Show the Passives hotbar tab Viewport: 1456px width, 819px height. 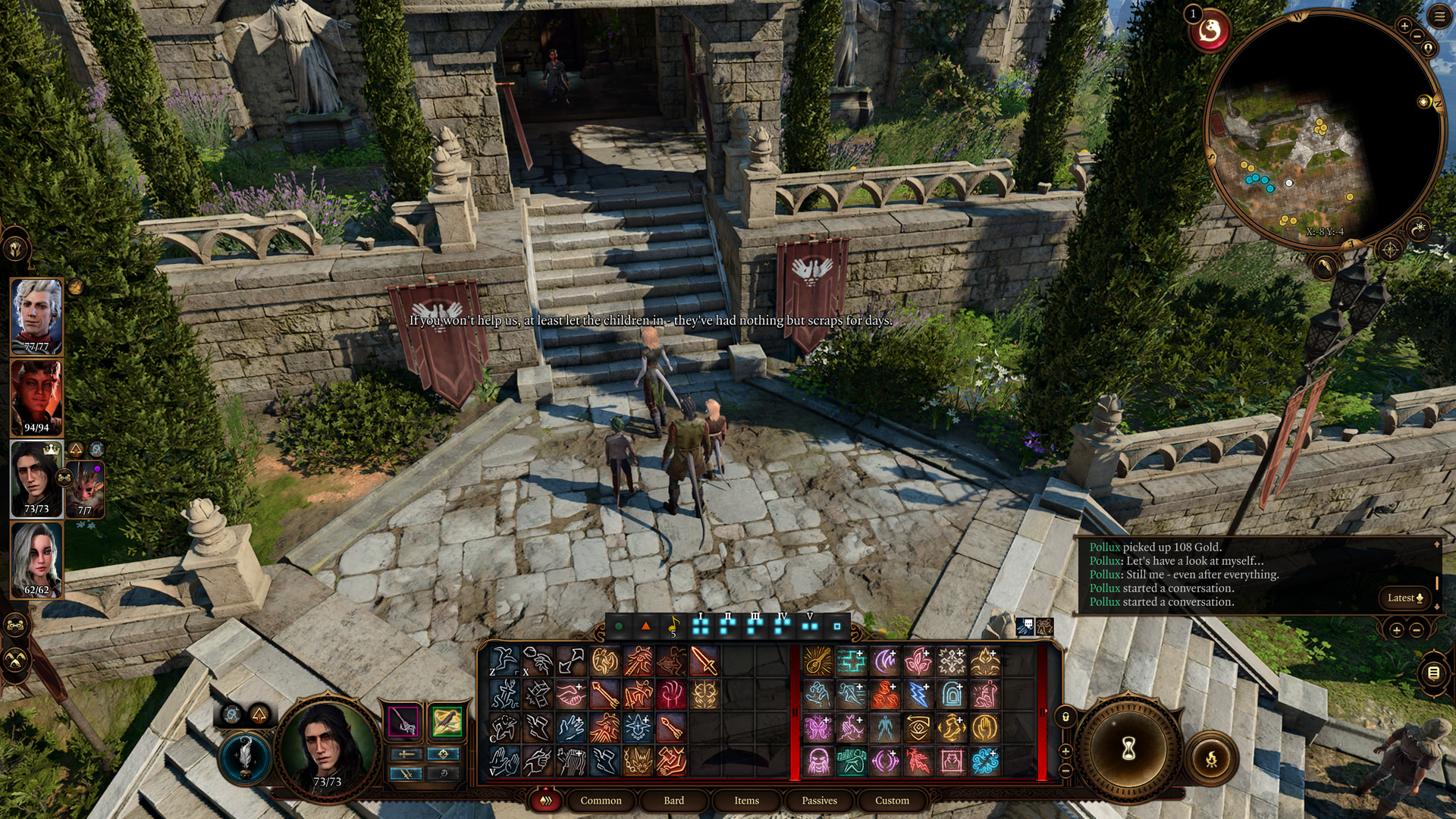[x=819, y=801]
